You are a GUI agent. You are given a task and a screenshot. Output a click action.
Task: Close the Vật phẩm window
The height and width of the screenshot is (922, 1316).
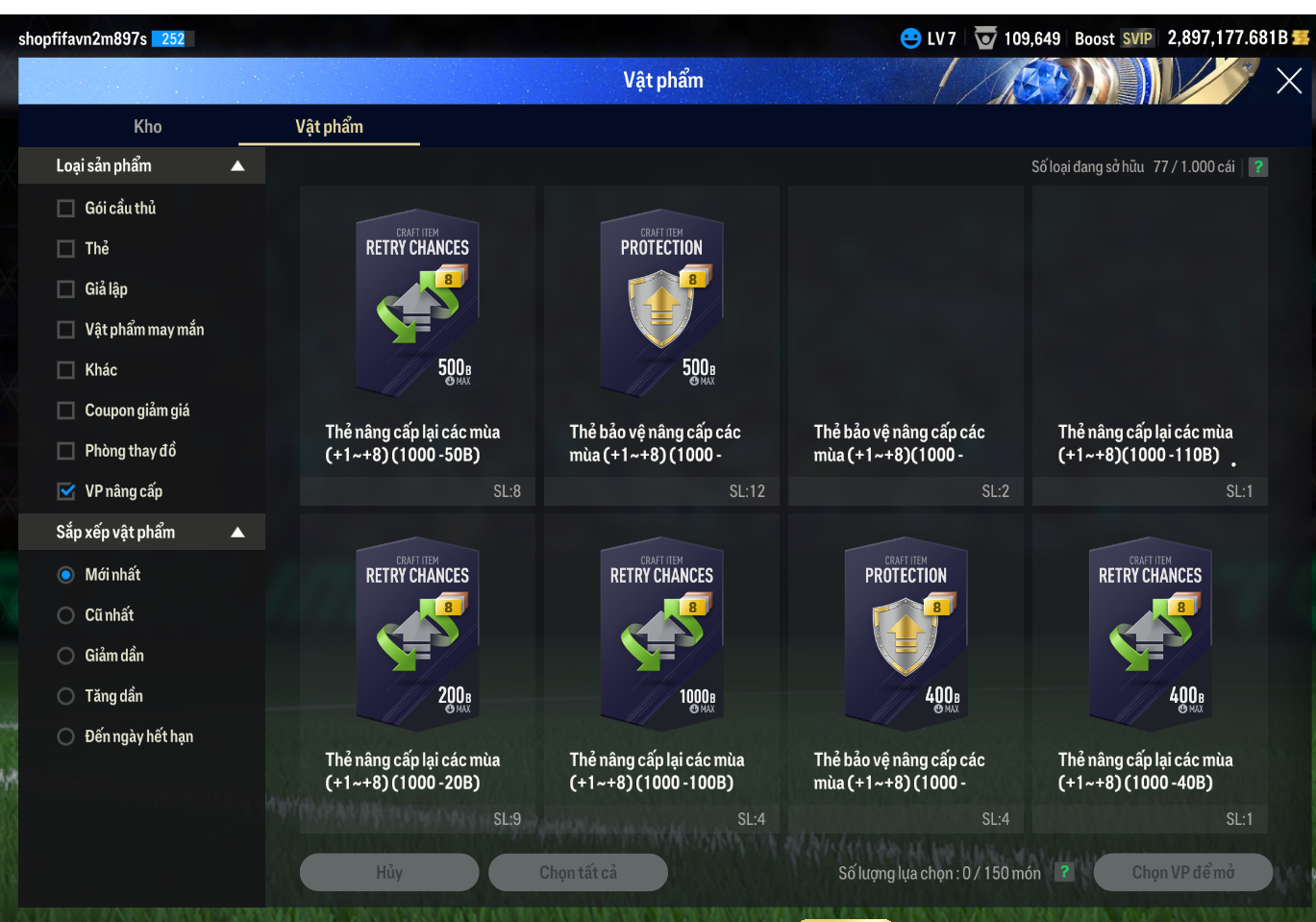[x=1288, y=81]
